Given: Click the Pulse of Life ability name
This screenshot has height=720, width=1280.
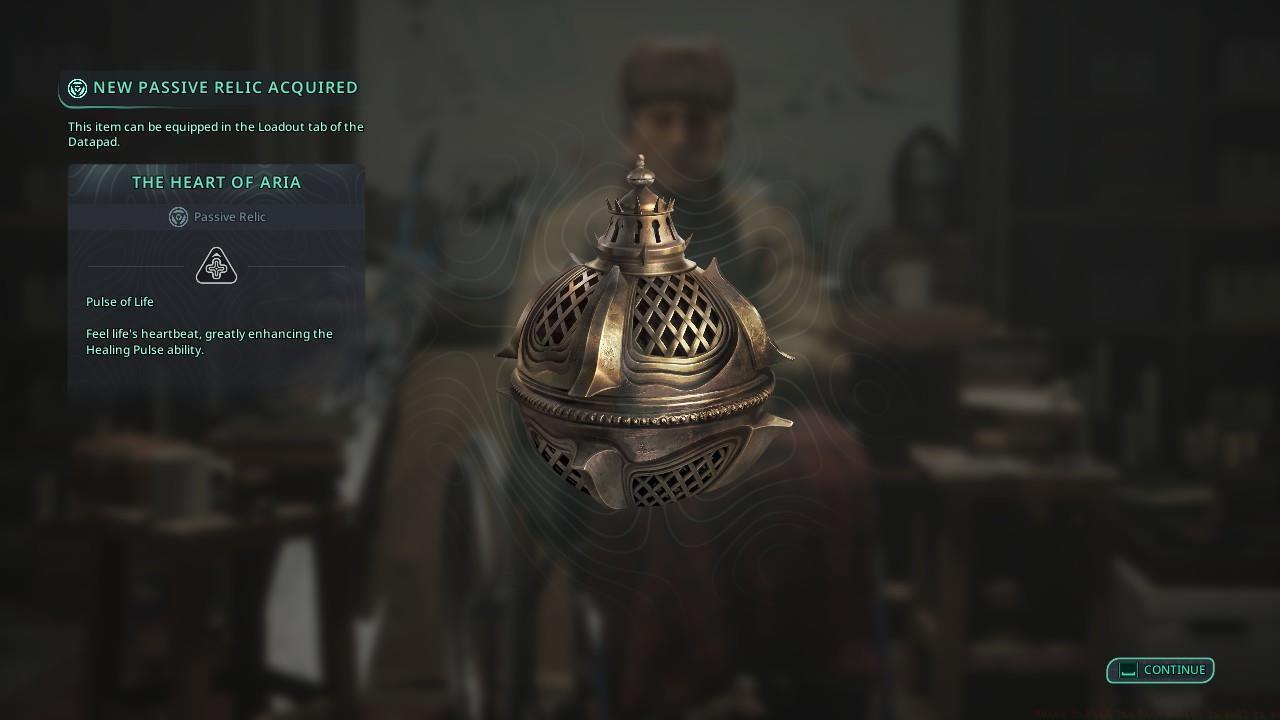Looking at the screenshot, I should [x=119, y=301].
